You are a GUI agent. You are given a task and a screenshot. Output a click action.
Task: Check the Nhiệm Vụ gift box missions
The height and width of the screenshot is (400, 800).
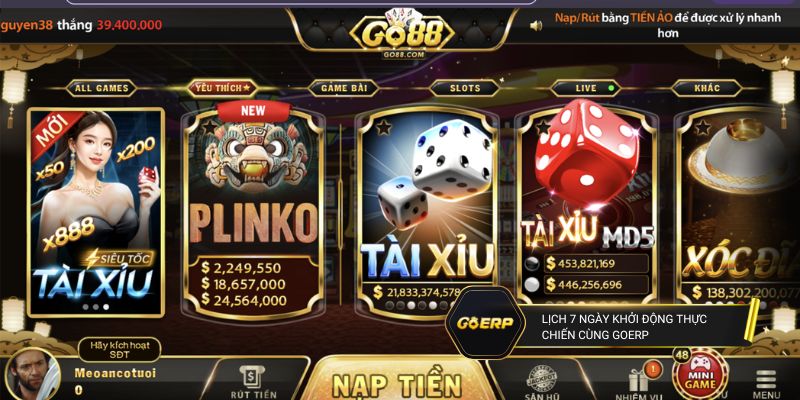(x=639, y=382)
